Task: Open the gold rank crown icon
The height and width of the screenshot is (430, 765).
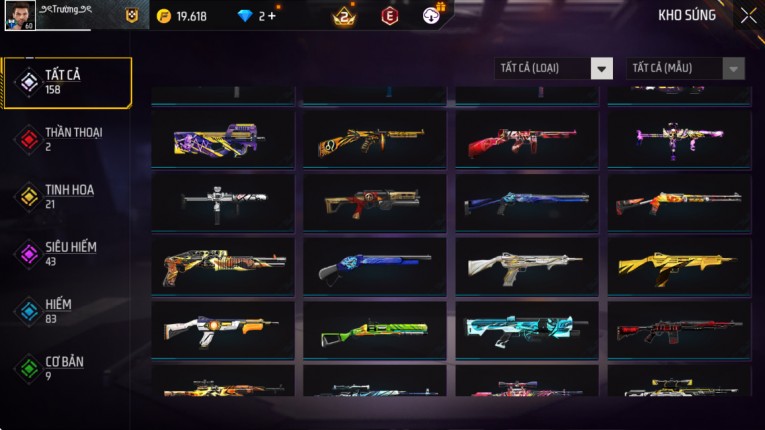Action: pyautogui.click(x=344, y=16)
